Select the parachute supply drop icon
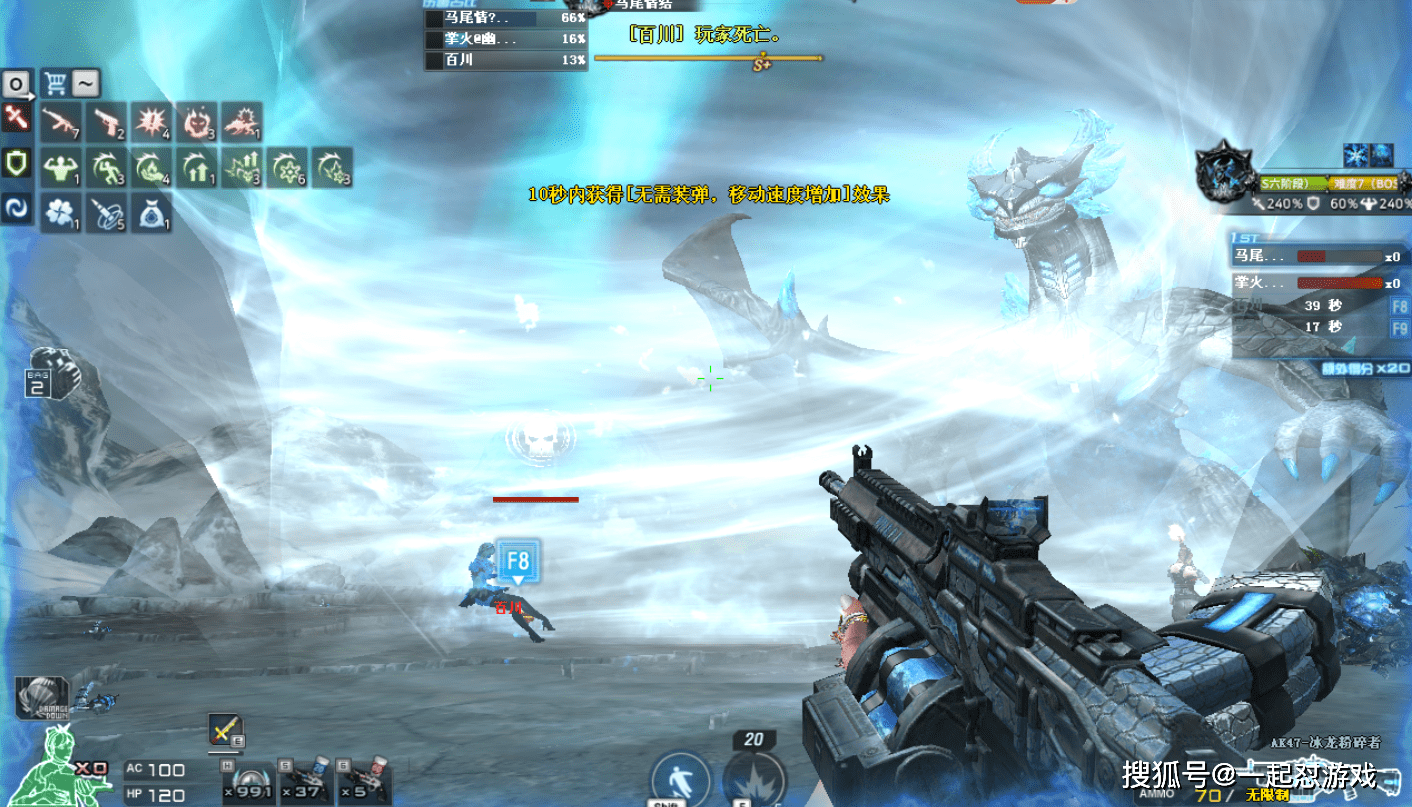 (41, 697)
